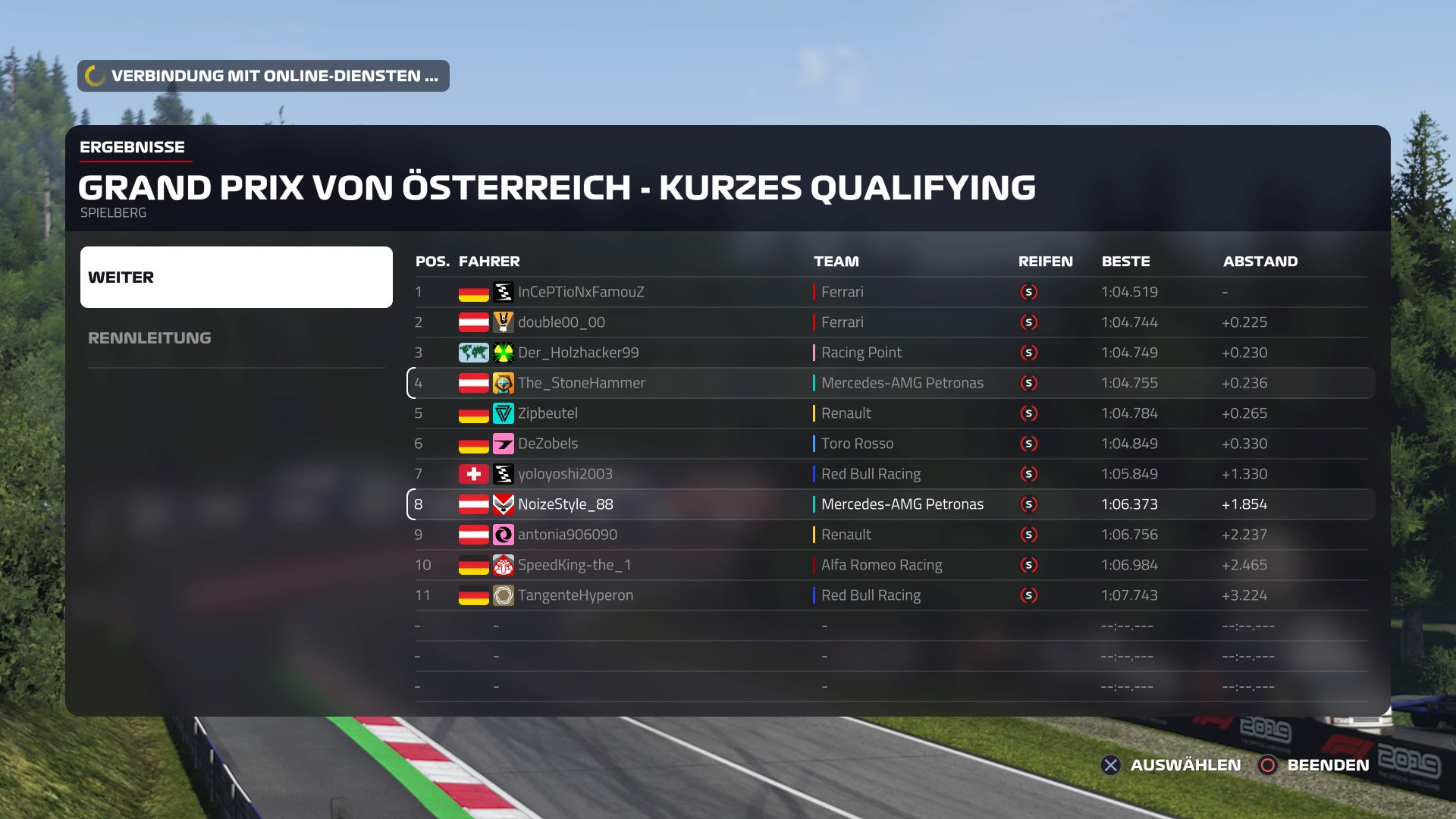
Task: Click the DeZobels driver entry
Action: point(548,444)
